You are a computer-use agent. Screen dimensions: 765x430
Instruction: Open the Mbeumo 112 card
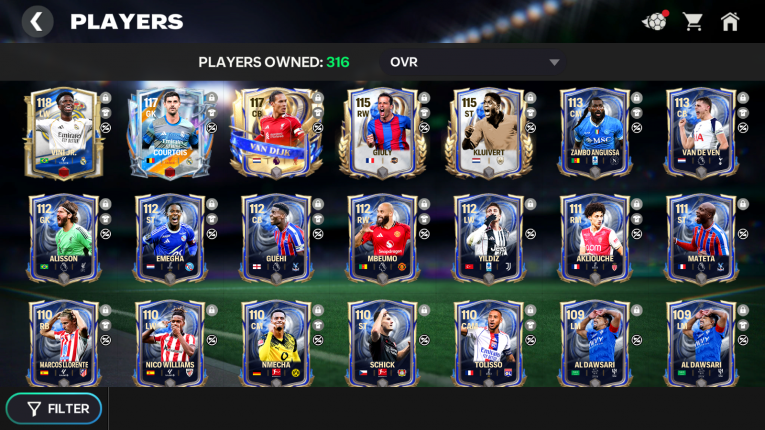click(381, 238)
